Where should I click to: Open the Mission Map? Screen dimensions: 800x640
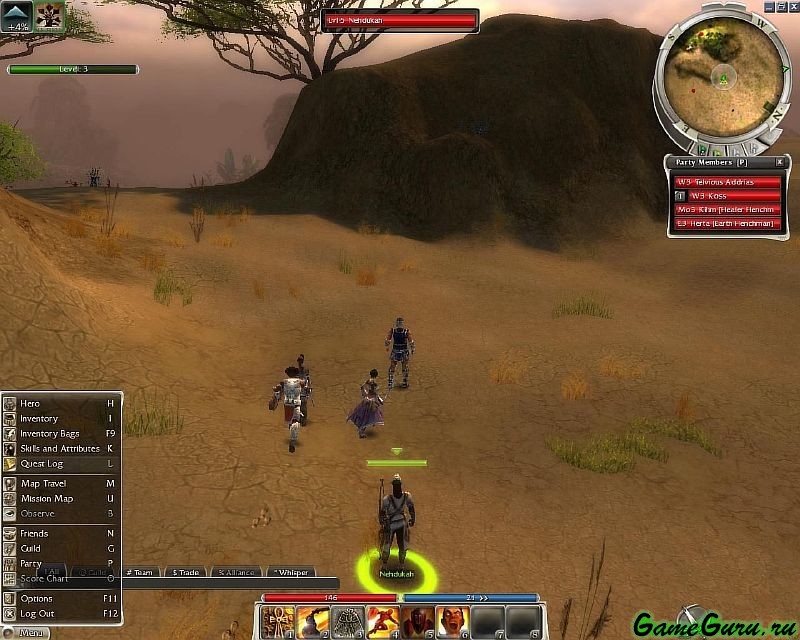click(x=46, y=498)
